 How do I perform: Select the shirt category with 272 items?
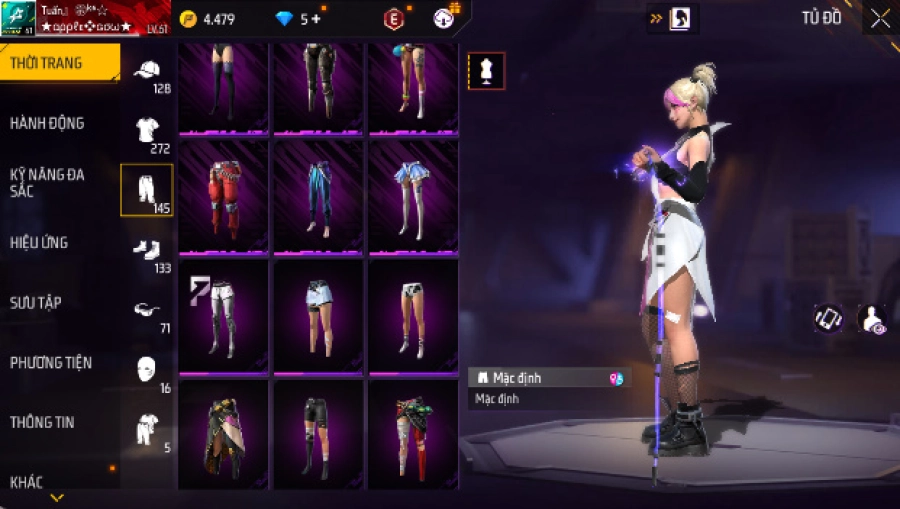point(147,132)
